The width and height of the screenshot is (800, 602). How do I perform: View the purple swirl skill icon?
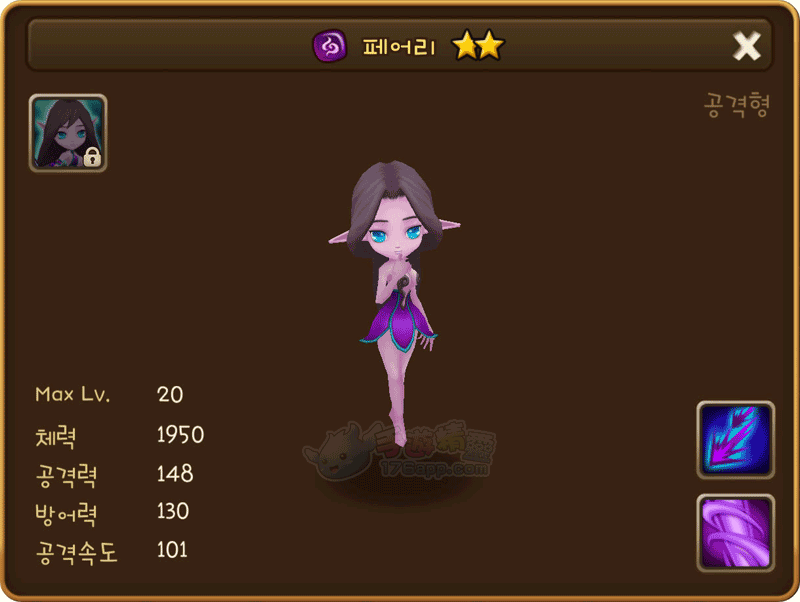click(x=735, y=533)
